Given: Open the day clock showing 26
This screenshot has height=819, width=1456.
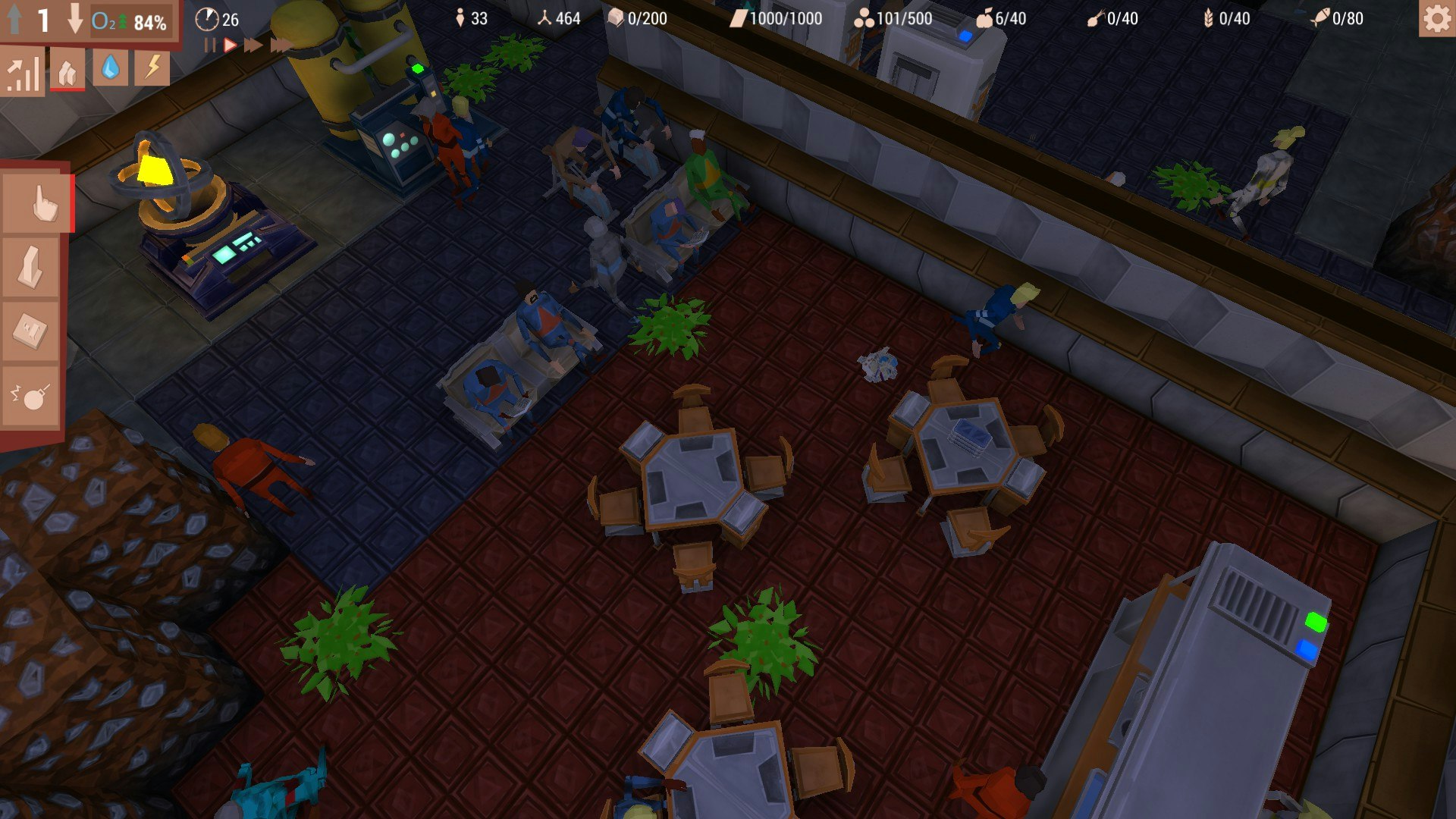Looking at the screenshot, I should coord(220,20).
